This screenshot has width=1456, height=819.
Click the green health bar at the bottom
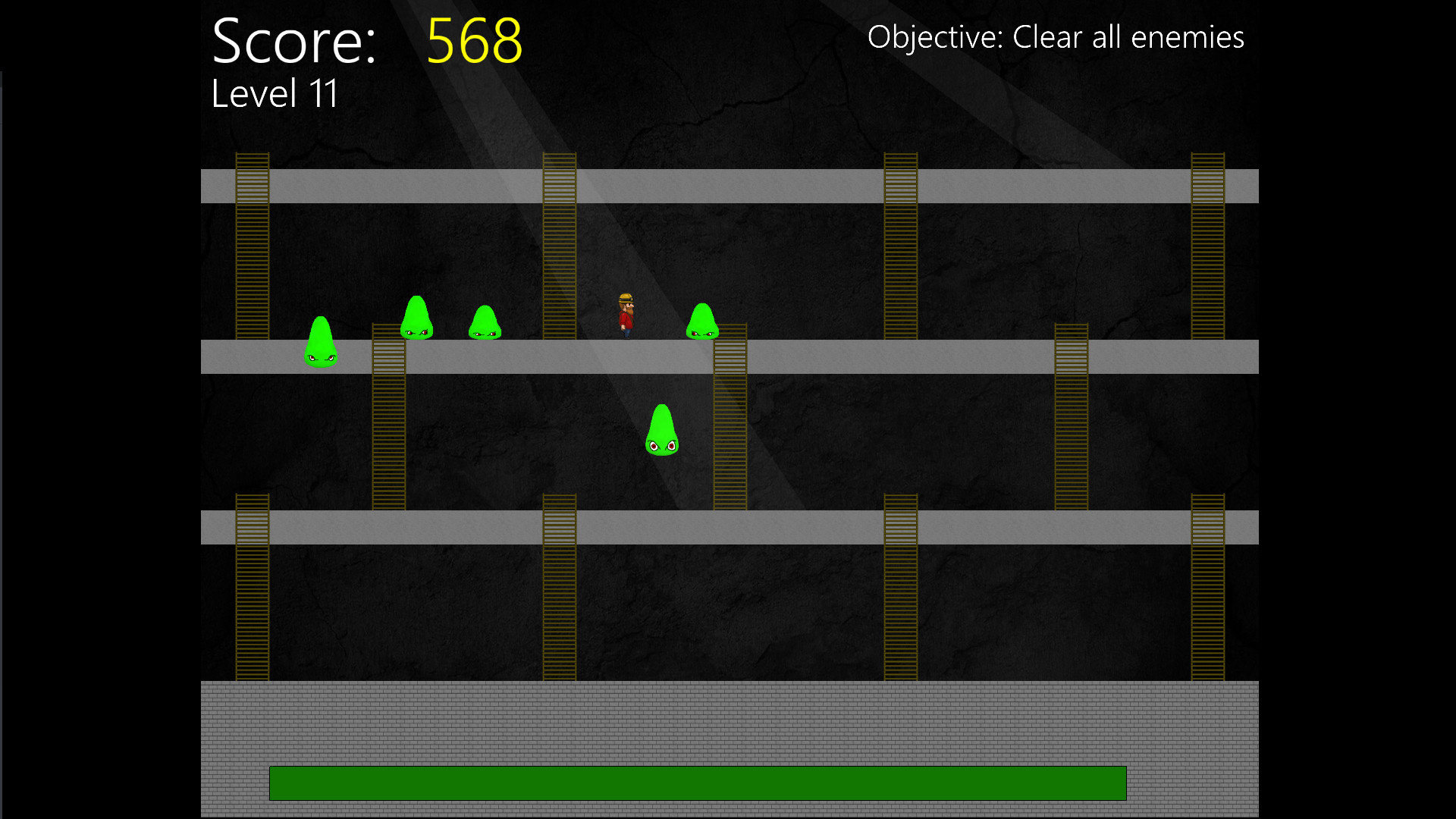pos(698,784)
